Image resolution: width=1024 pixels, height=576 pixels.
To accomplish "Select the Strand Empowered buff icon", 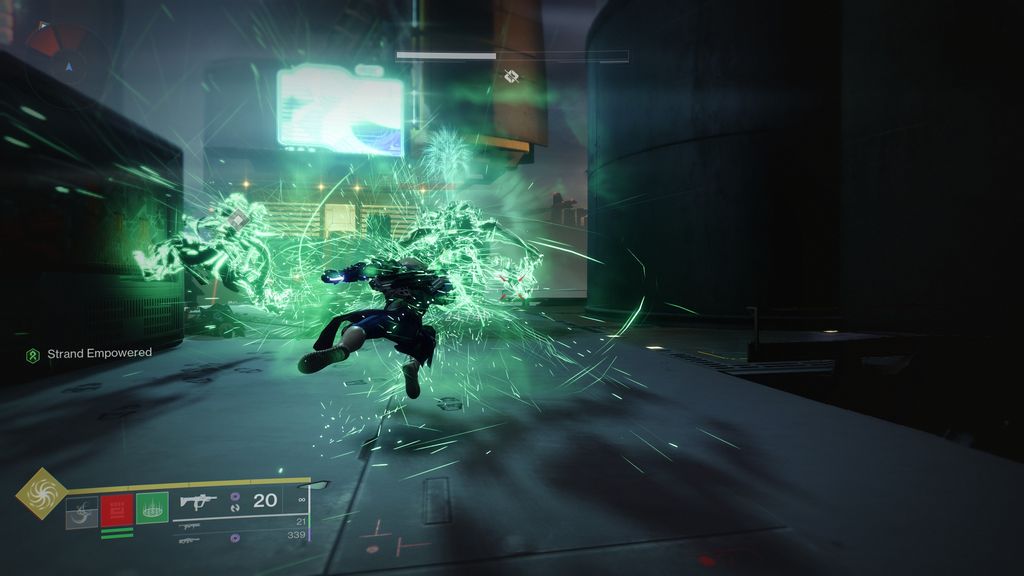I will (33, 354).
